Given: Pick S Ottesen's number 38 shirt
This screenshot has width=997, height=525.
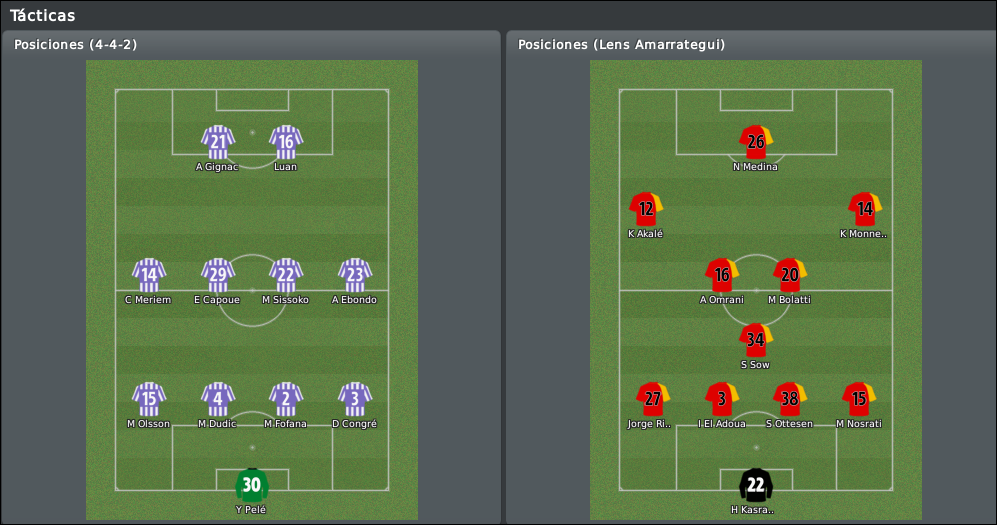Looking at the screenshot, I should coord(790,399).
